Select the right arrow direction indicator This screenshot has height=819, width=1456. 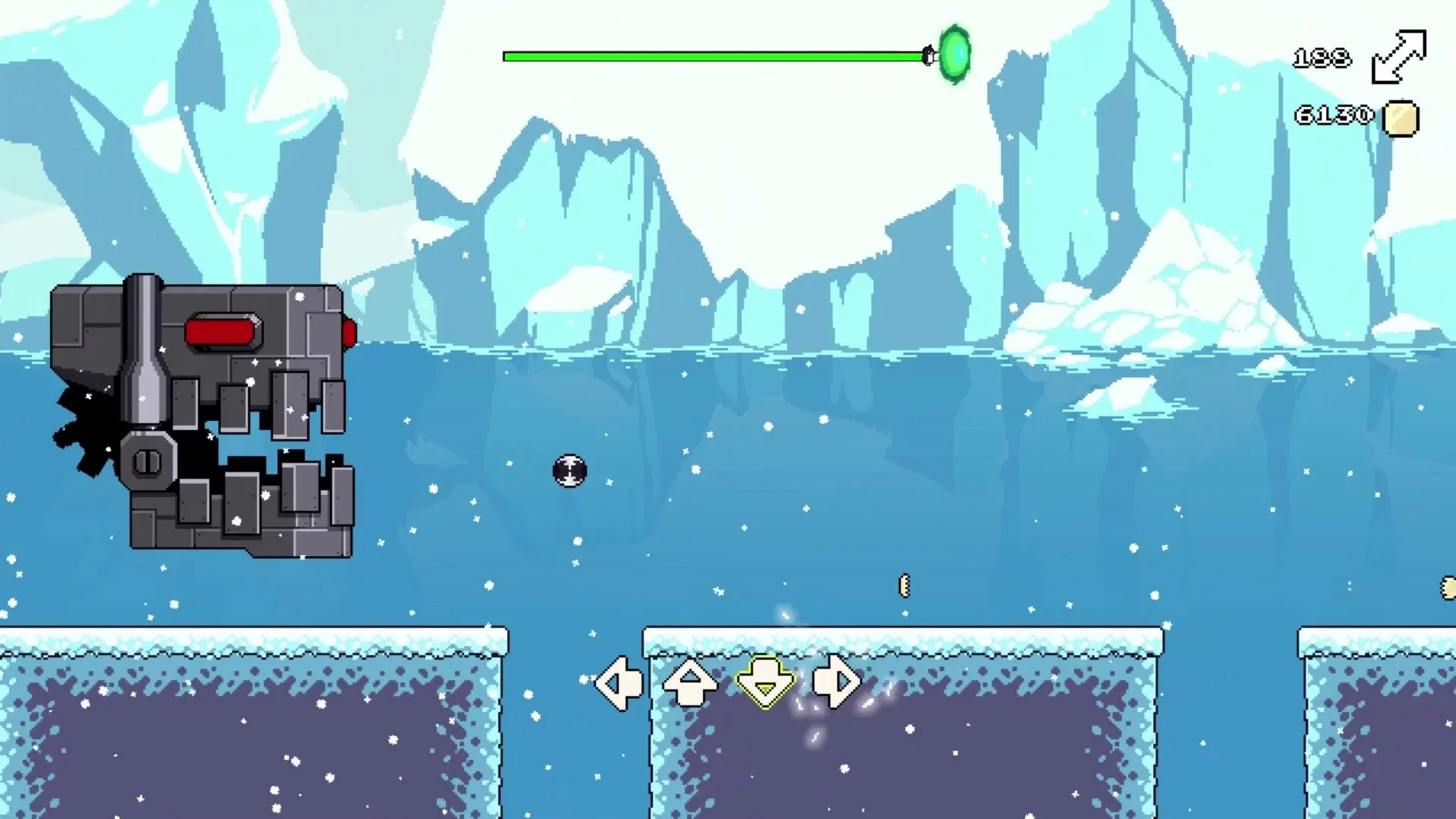click(x=835, y=682)
